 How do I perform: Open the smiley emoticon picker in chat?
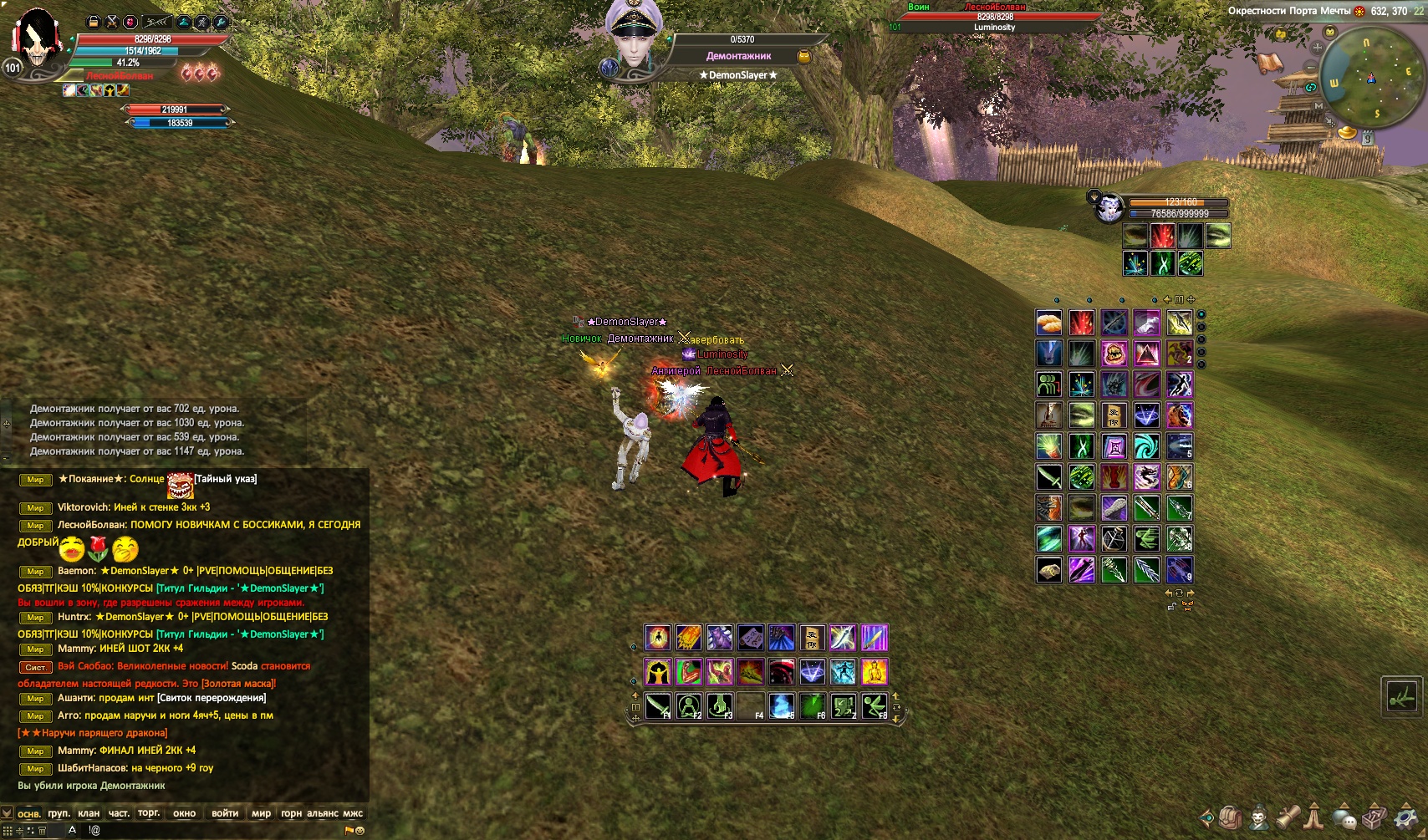[360, 831]
